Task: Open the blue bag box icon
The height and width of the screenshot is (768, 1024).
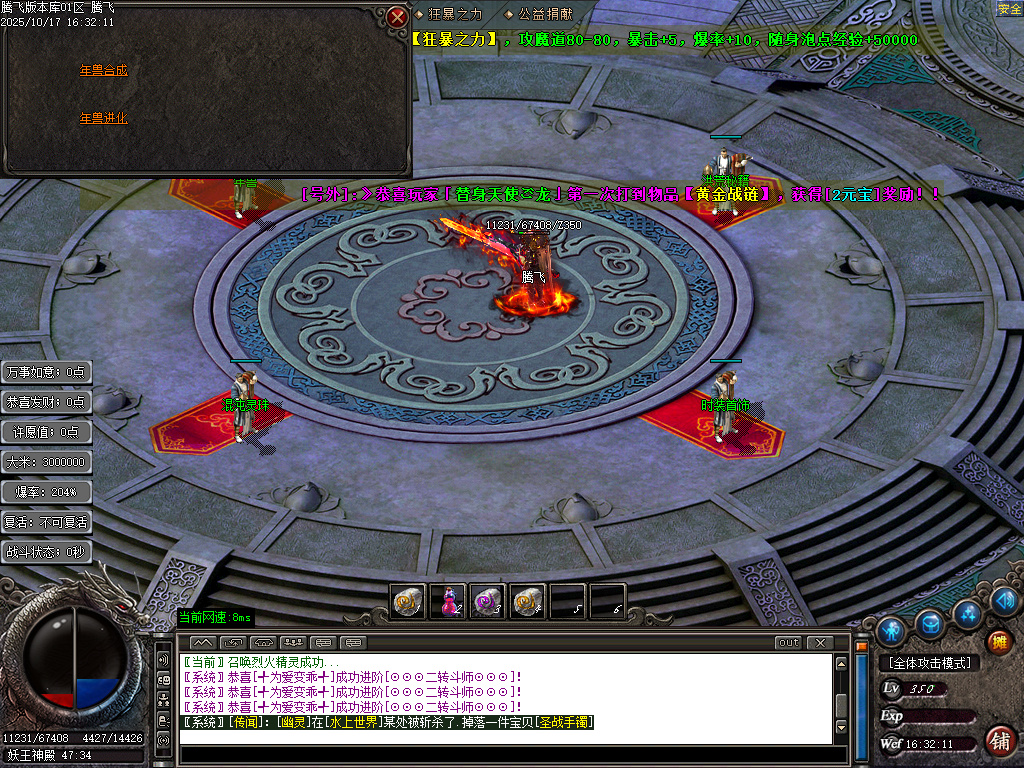Action: (x=930, y=624)
